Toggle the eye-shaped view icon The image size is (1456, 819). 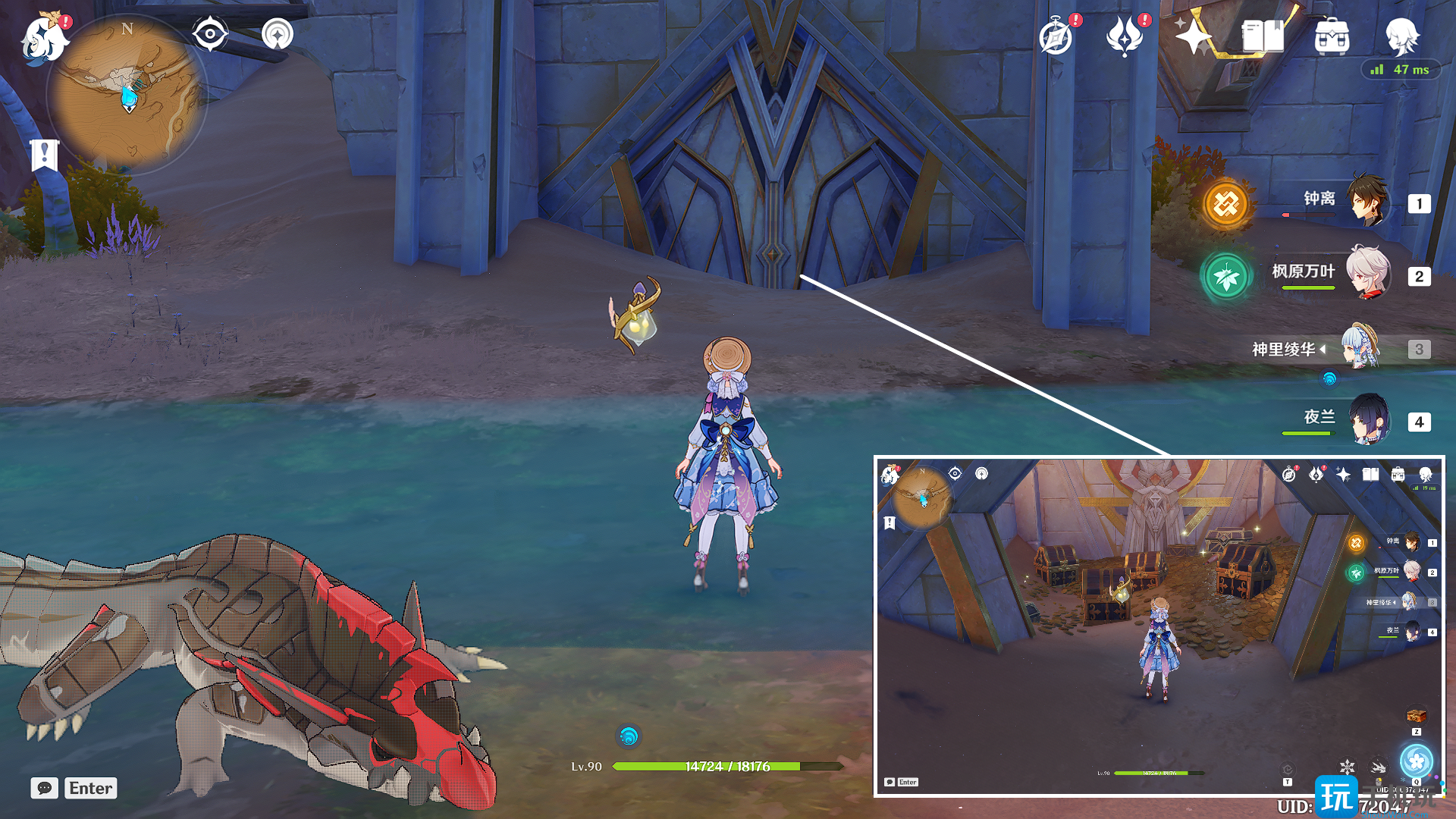pos(209,34)
